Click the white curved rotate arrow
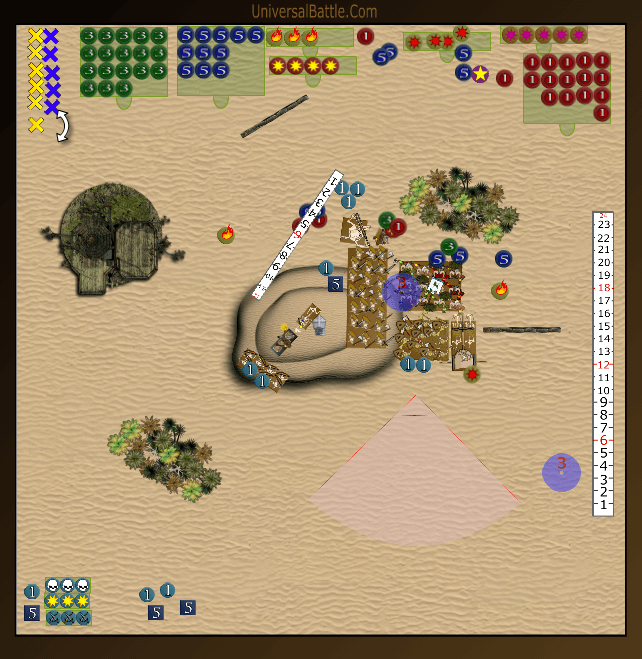Screen dimensions: 642x659 coord(63,126)
